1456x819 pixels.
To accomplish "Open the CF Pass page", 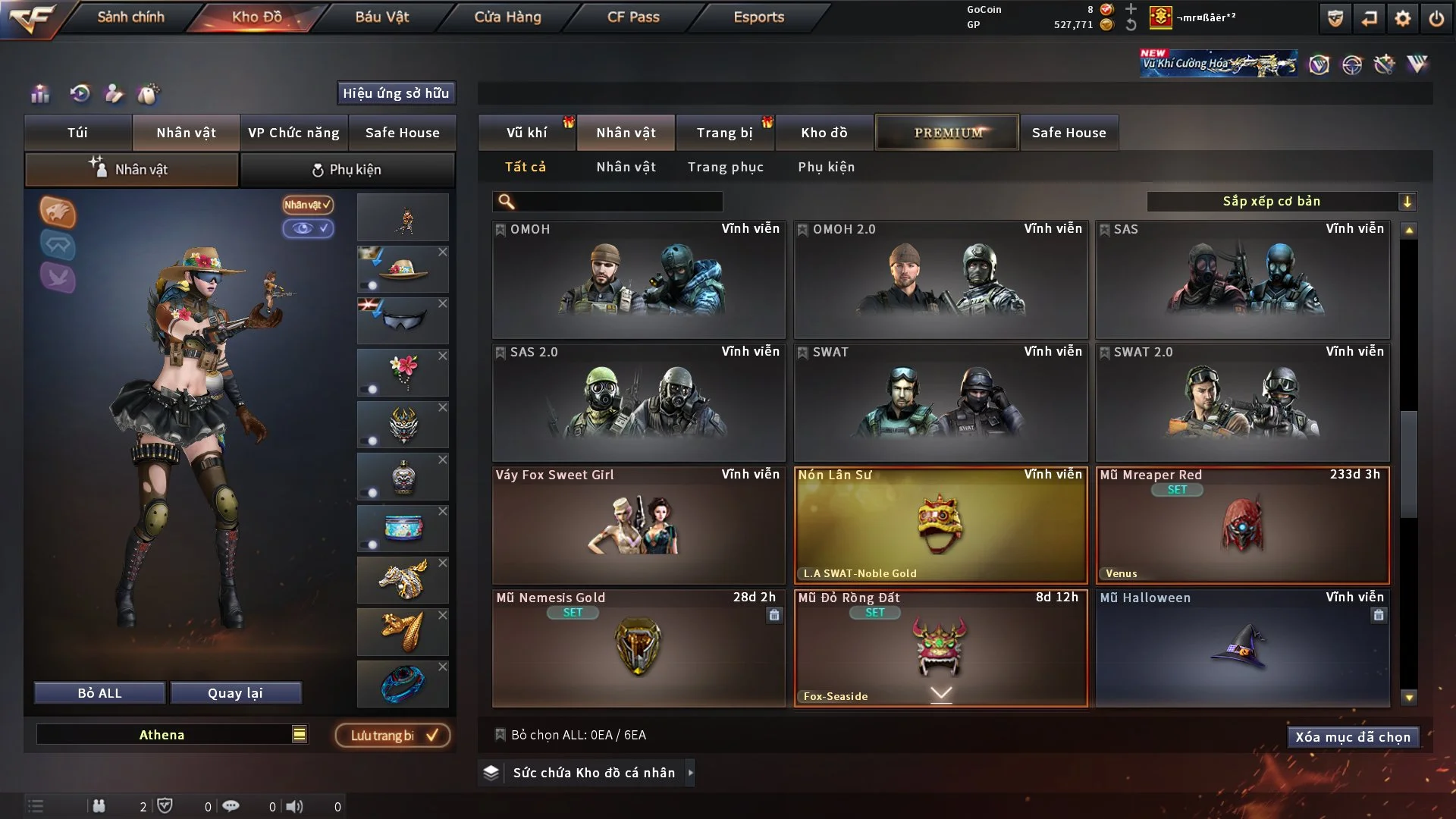I will pos(633,17).
